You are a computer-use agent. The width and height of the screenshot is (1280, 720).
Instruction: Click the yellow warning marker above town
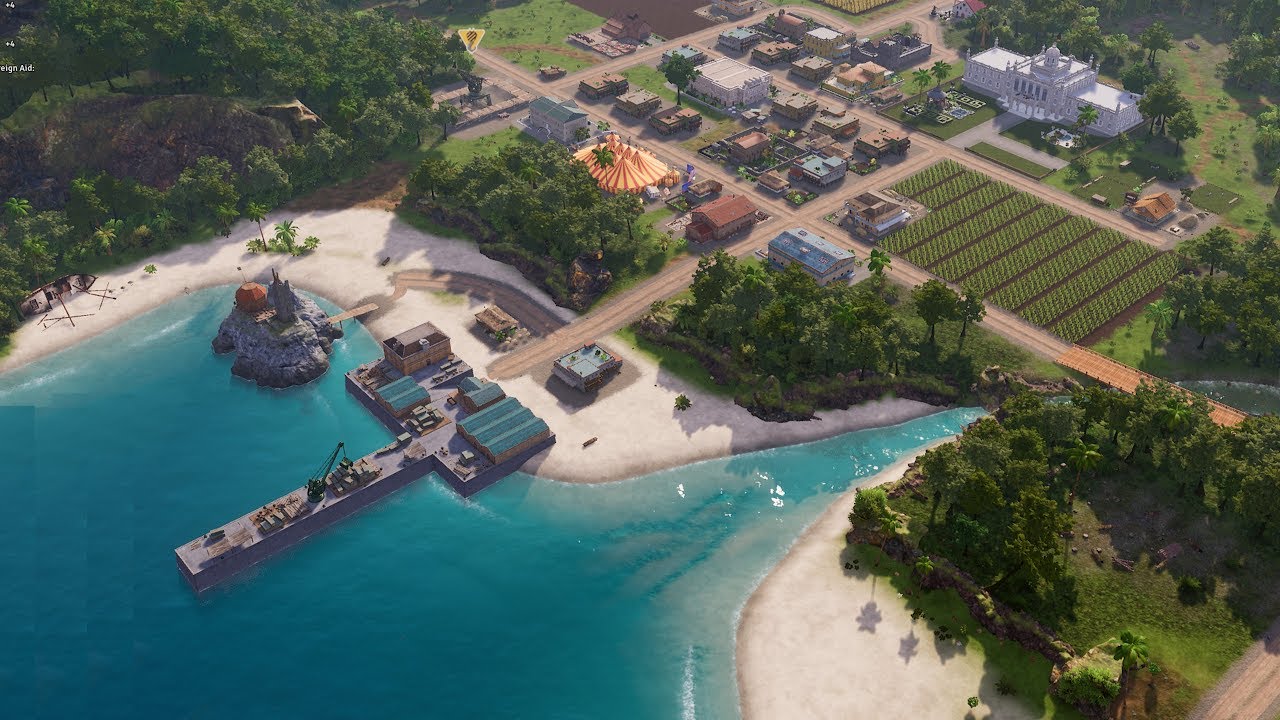471,39
